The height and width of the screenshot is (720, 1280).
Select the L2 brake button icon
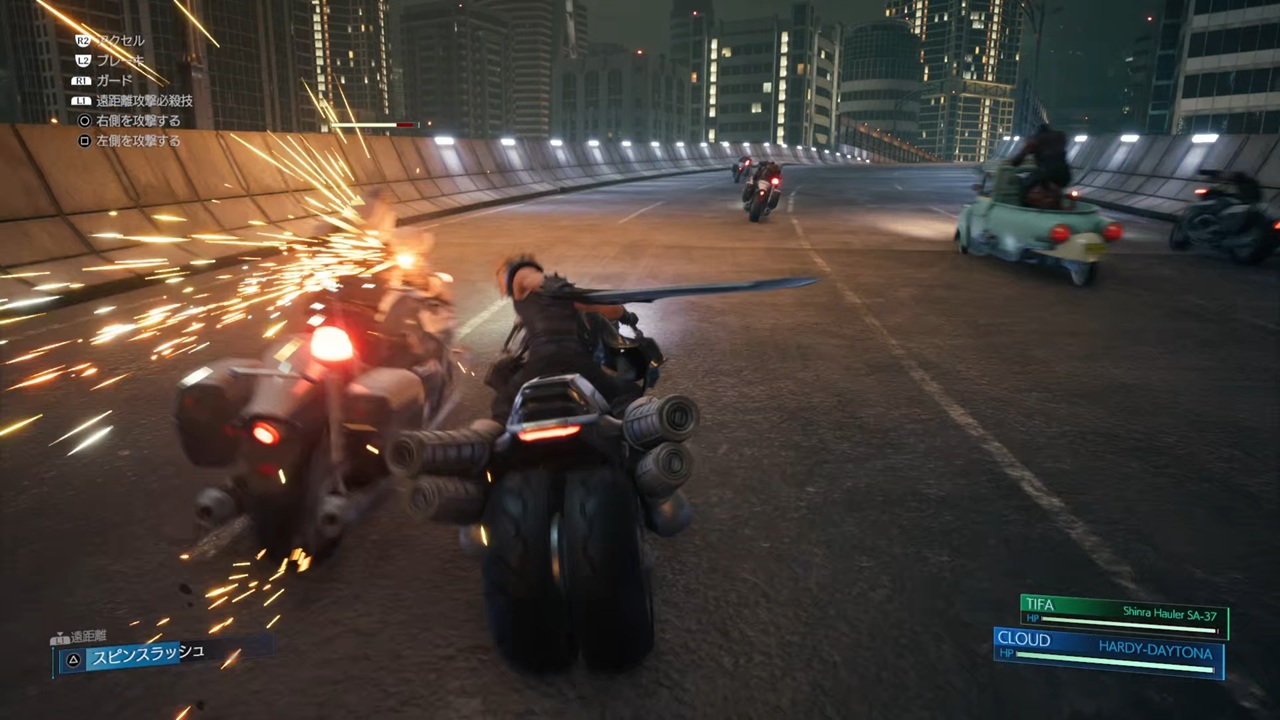(x=85, y=61)
